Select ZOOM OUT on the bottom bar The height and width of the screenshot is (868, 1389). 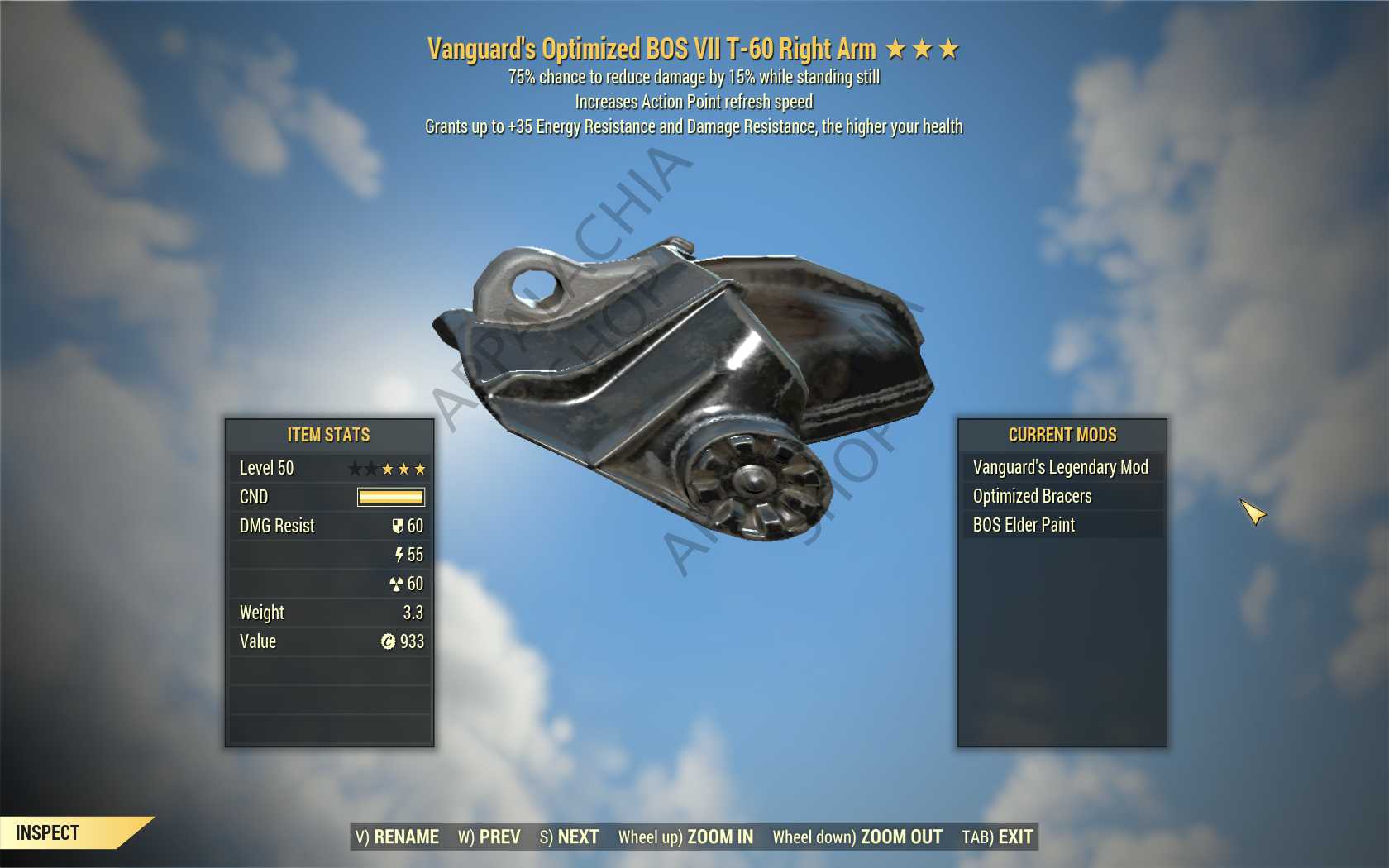pos(857,837)
